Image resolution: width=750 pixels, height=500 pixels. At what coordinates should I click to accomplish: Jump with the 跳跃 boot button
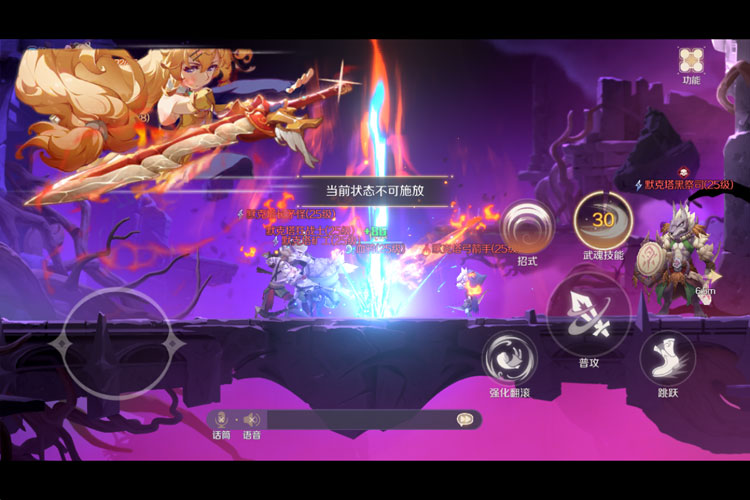coord(667,357)
